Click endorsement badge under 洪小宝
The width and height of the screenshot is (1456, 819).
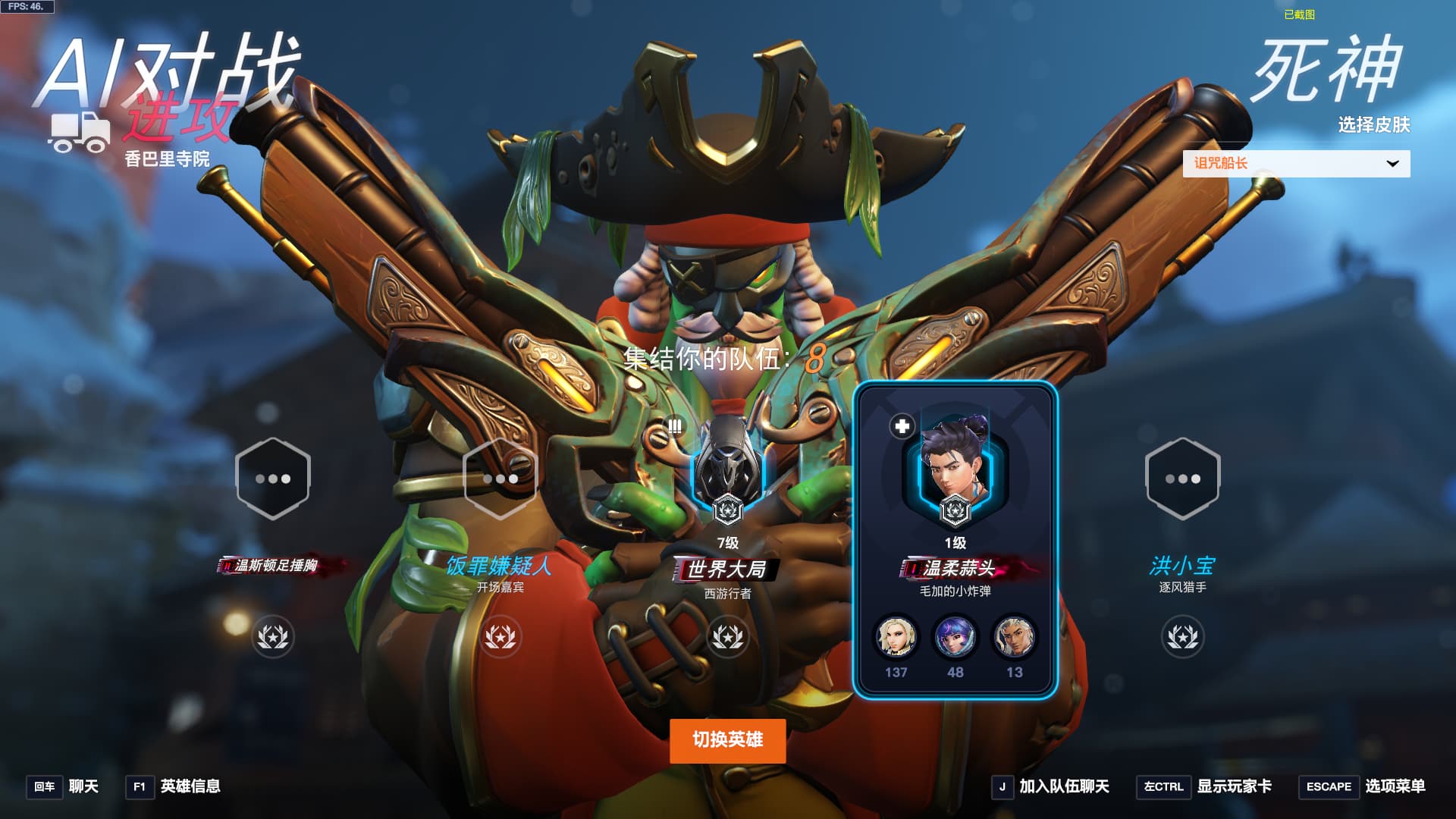point(1182,637)
